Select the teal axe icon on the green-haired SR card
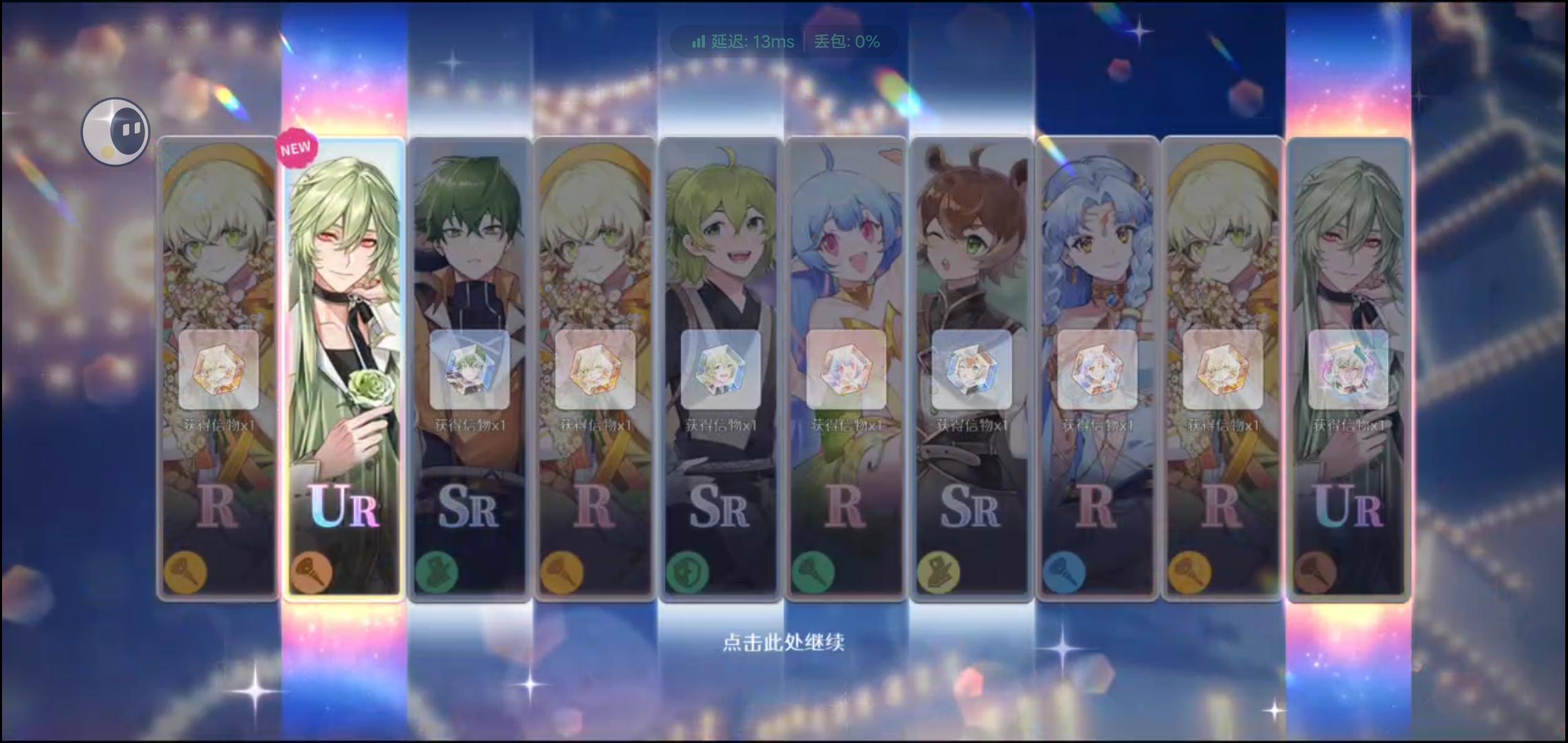 437,571
